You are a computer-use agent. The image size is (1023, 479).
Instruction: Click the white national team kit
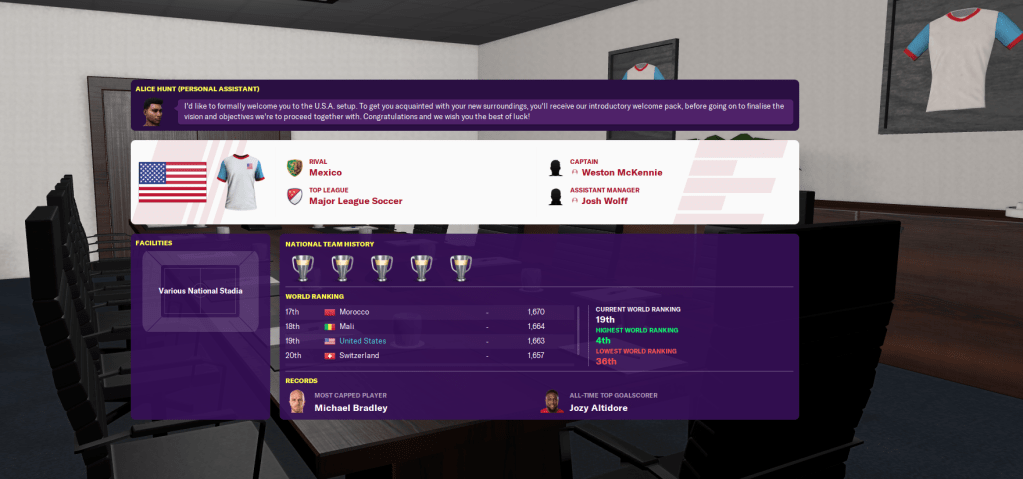(x=242, y=181)
